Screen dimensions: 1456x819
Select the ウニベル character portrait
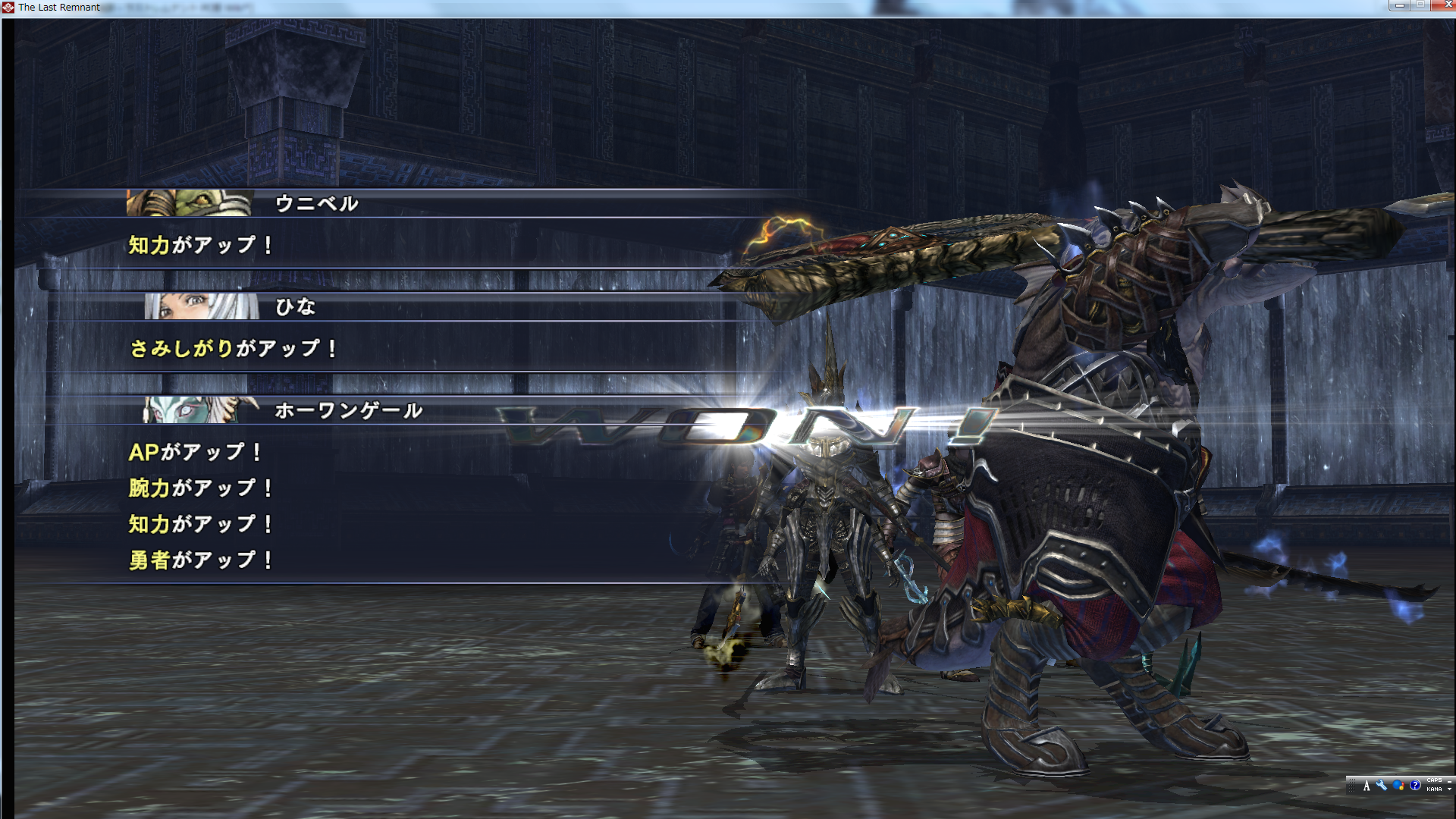coord(190,203)
